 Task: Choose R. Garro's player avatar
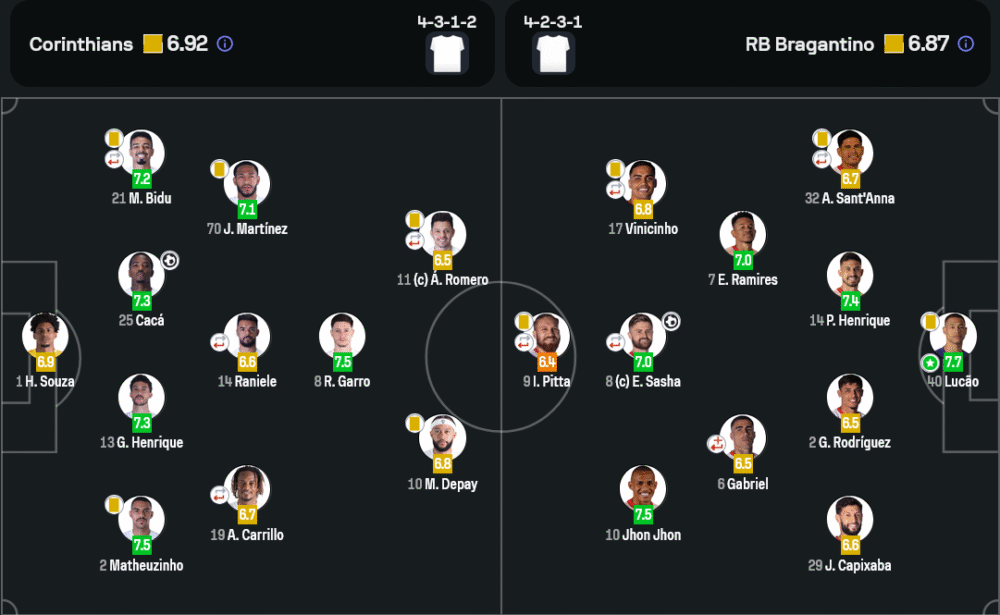[x=342, y=337]
